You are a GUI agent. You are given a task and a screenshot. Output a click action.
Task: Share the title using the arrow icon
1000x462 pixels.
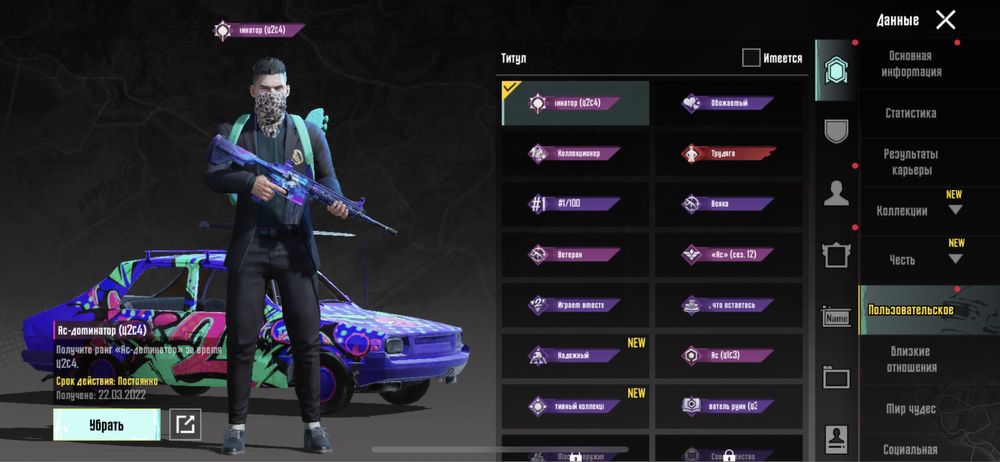pos(185,425)
